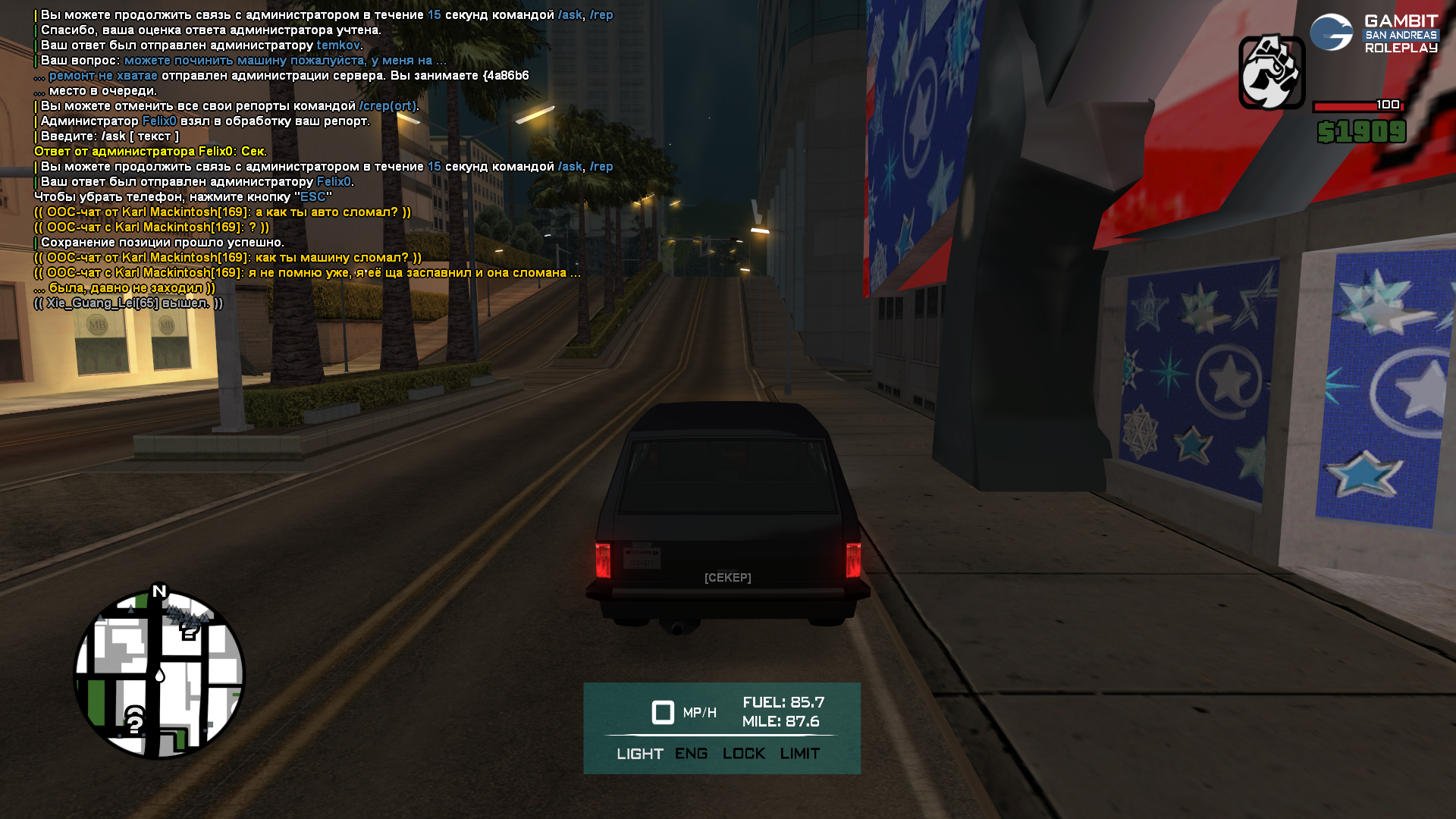Toggle the LOCK indicator on speedometer
This screenshot has width=1456, height=819.
743,754
